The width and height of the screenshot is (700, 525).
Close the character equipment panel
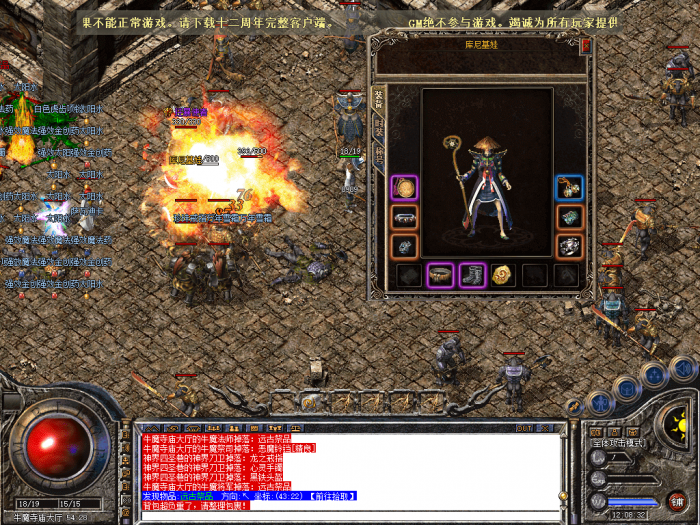(586, 45)
